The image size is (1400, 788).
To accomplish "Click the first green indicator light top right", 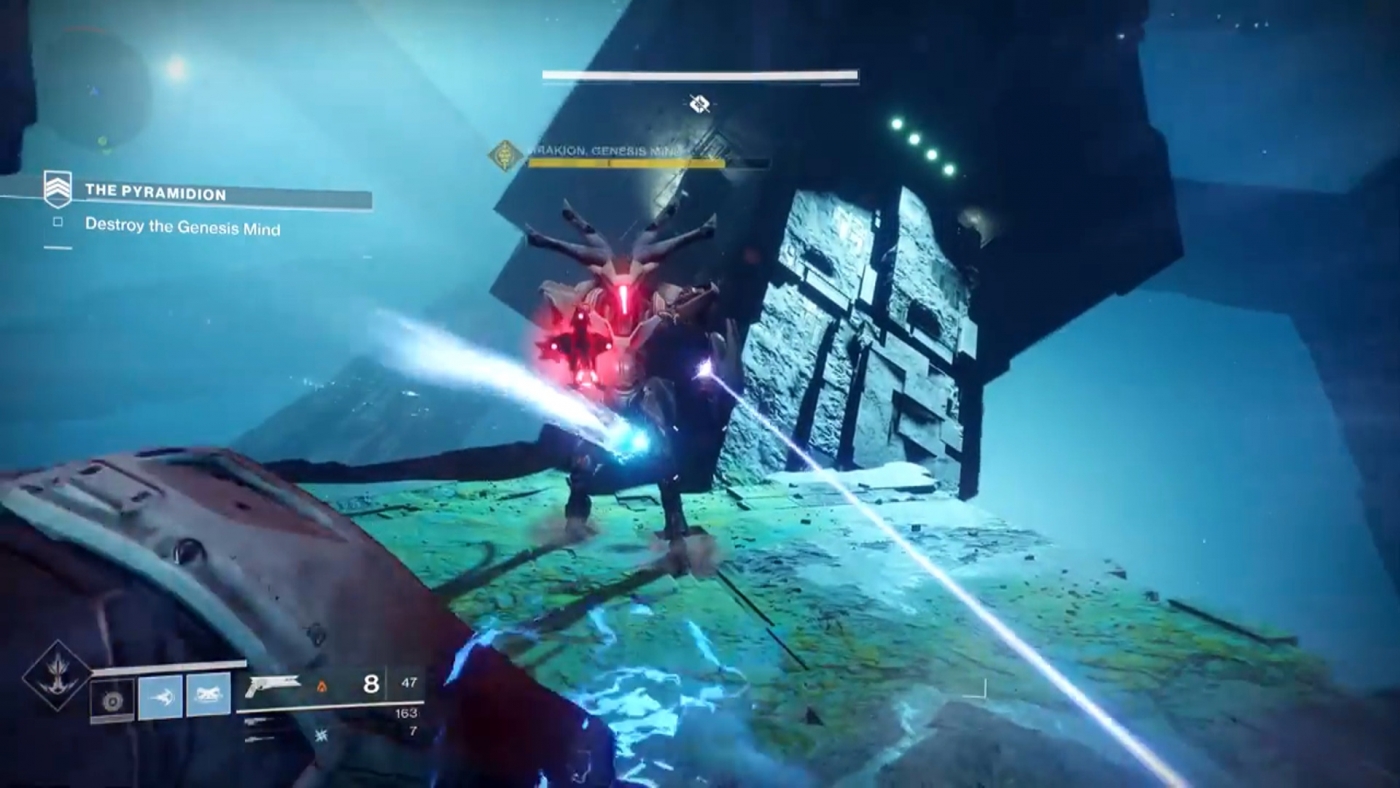I will 897,124.
